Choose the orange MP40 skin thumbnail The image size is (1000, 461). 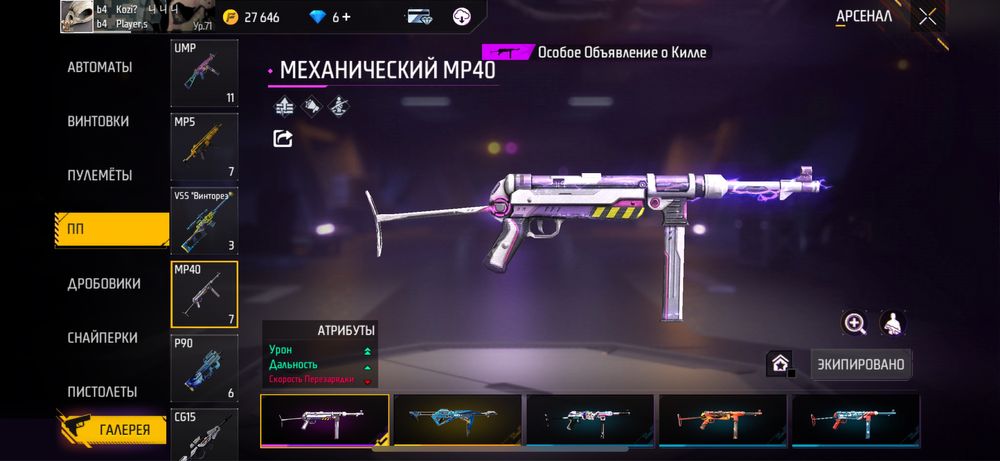click(722, 419)
